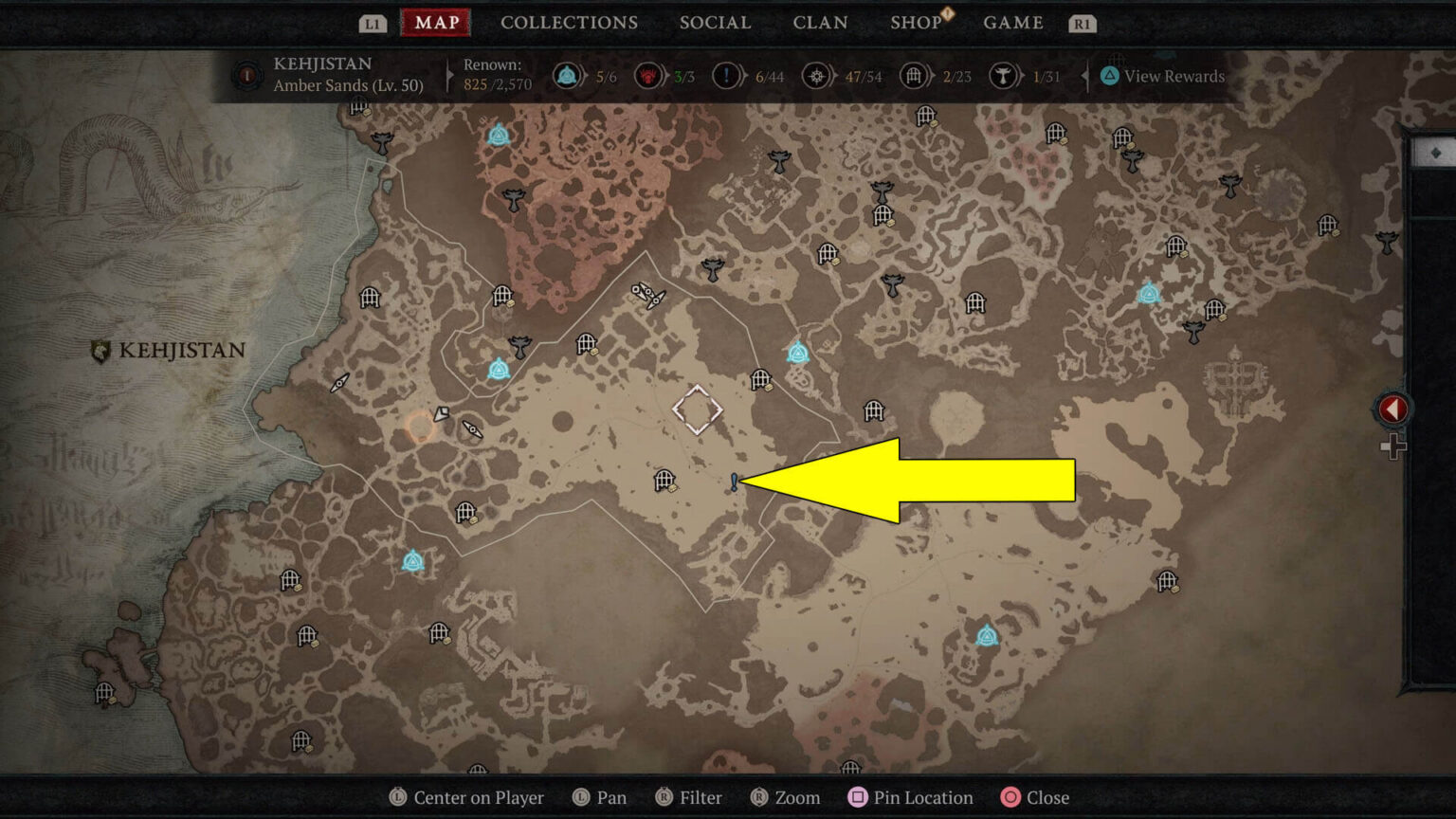
Task: Click the diamond-shaped town marker in Amber Sands
Action: click(x=699, y=409)
